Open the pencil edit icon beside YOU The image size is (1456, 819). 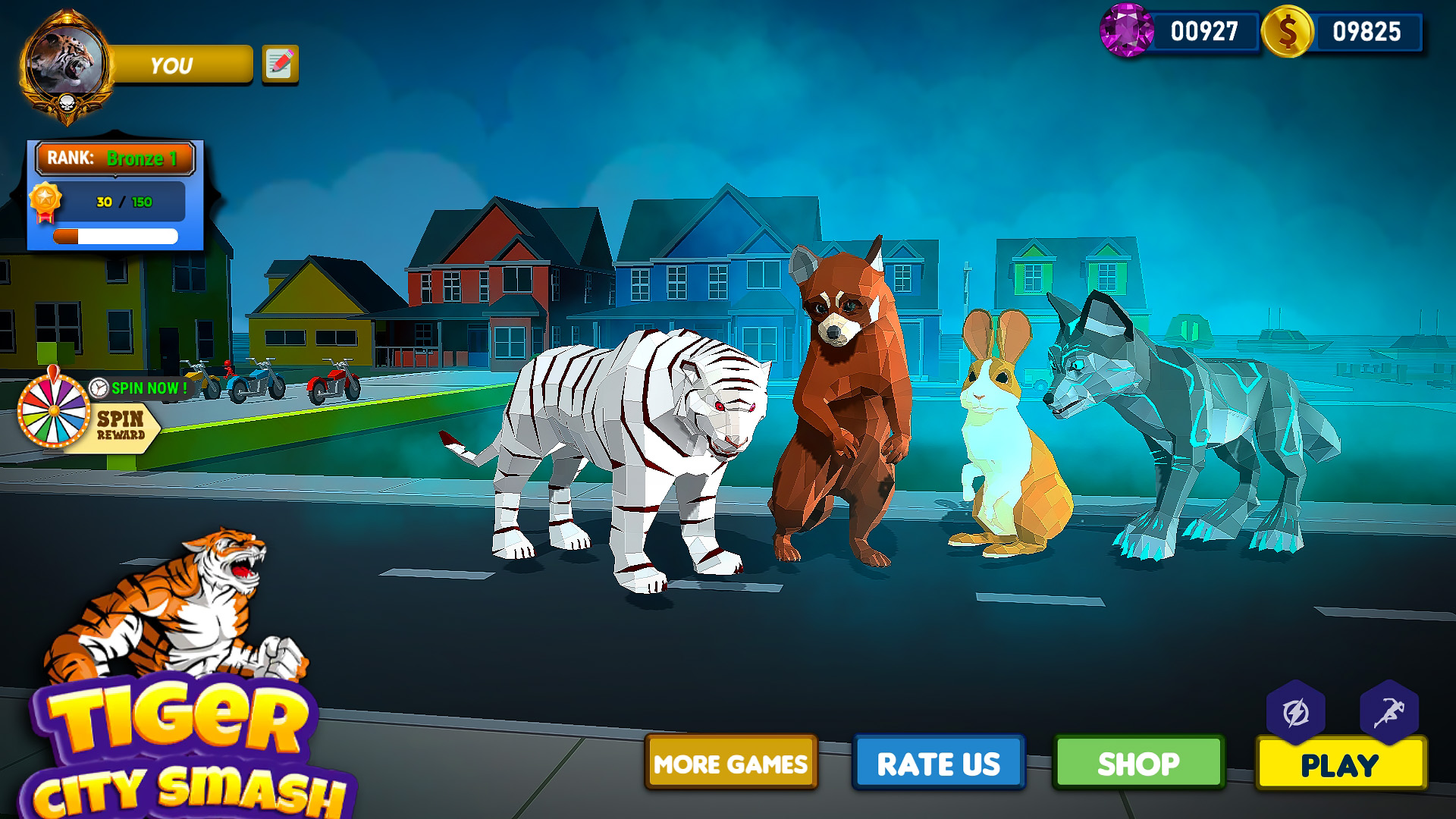click(x=278, y=64)
